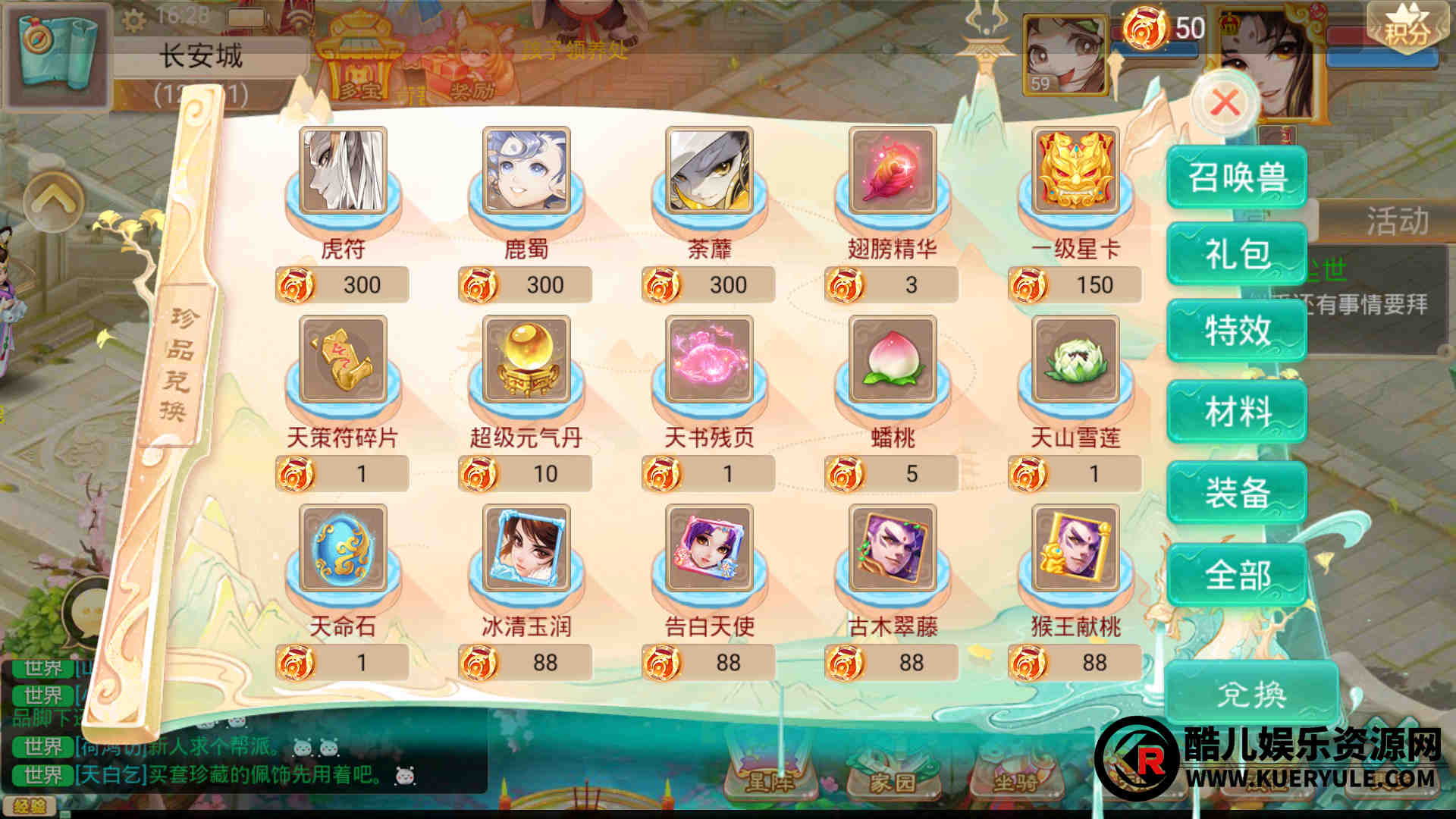Open the 长安城 map icon
The width and height of the screenshot is (1456, 819).
(55, 53)
